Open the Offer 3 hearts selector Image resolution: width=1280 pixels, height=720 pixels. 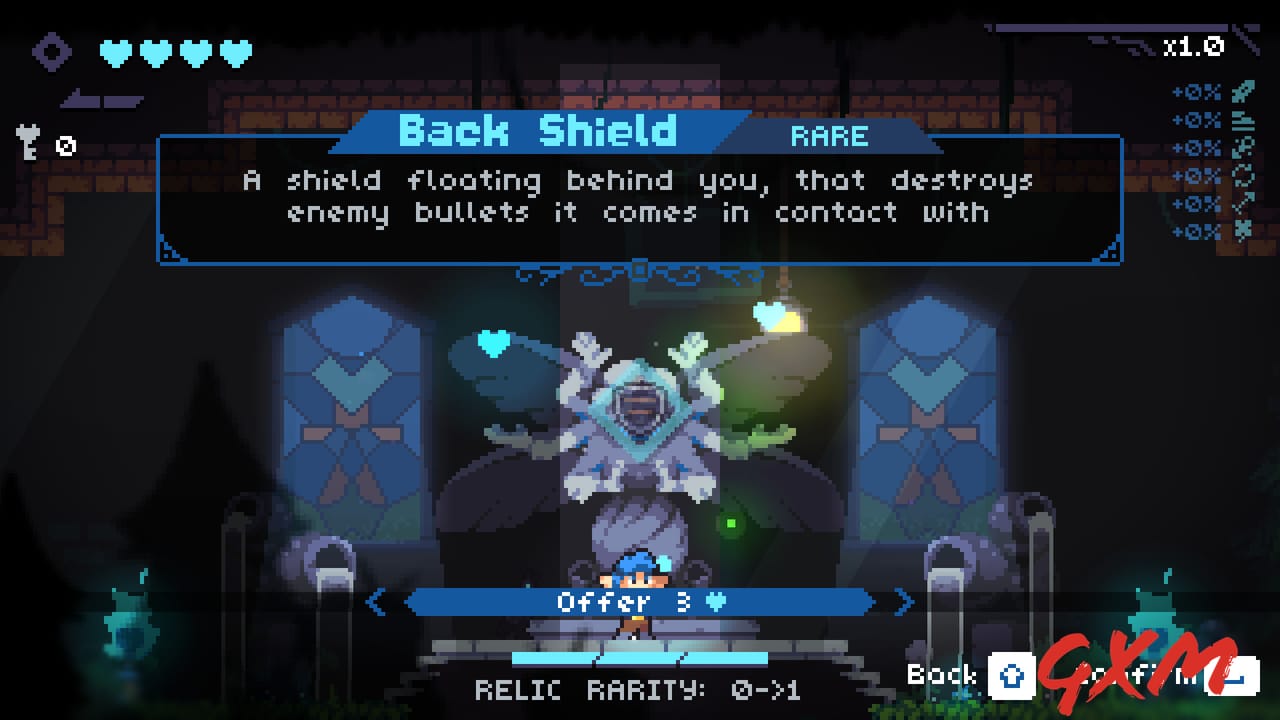[640, 602]
